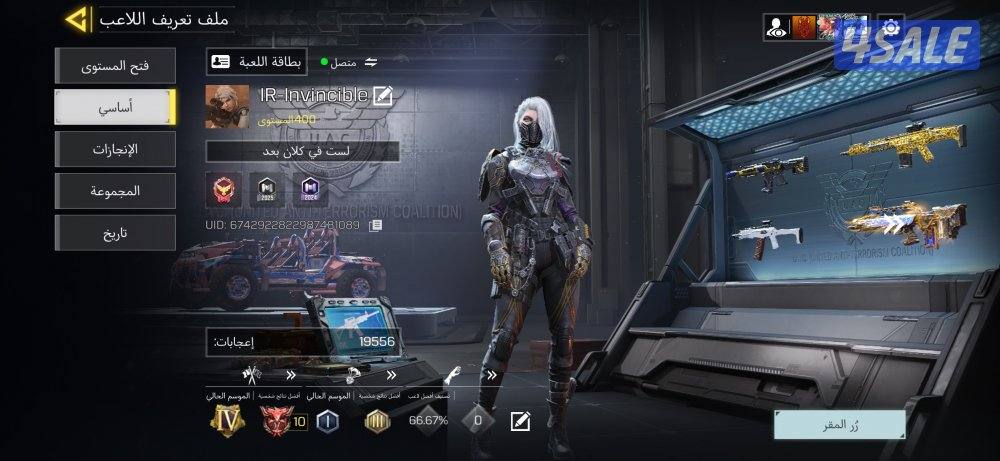This screenshot has width=1000, height=461.
Task: Toggle the online status switch arrows
Action: point(372,62)
